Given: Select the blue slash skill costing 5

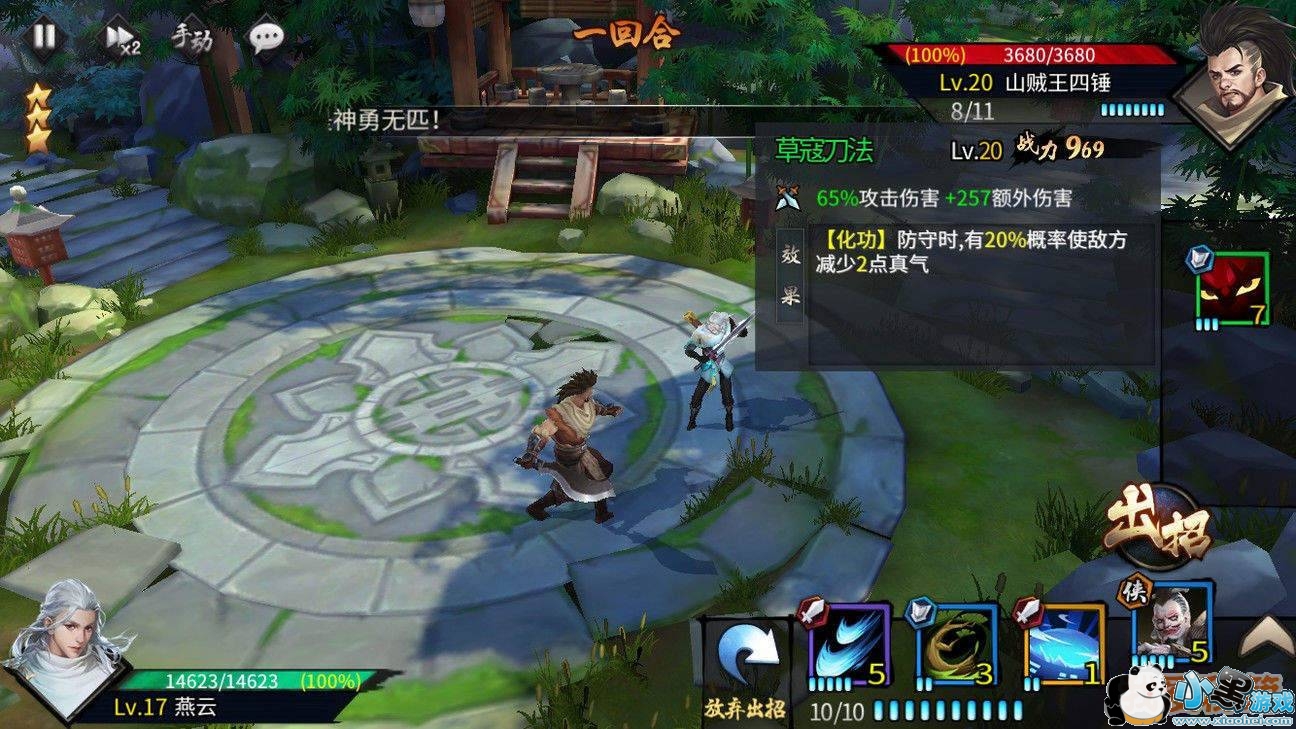Looking at the screenshot, I should click(845, 645).
